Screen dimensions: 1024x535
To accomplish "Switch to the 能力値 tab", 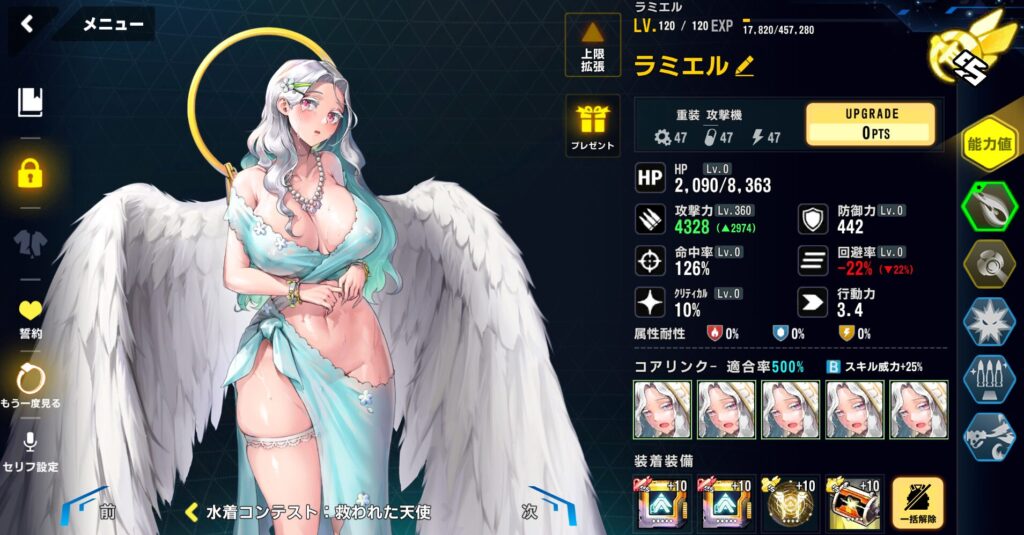I will pos(988,146).
